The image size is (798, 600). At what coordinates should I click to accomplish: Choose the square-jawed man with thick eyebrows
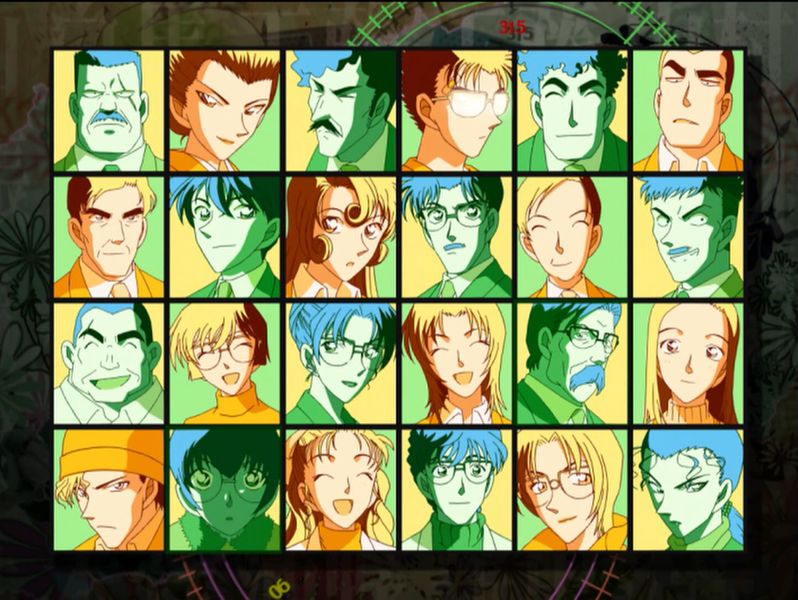coord(688,111)
